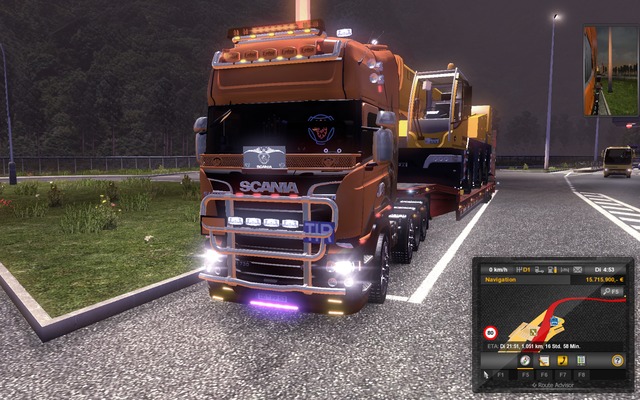This screenshot has height=400, width=640.
Task: Switch to the job info notepad tab
Action: point(544,360)
